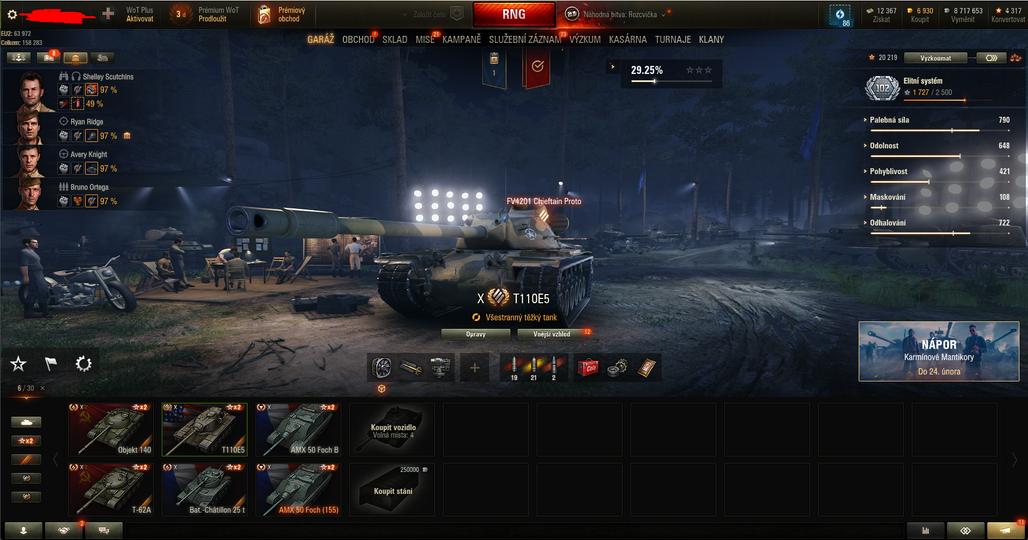Switch to the SKLAD depot tab
Image resolution: width=1028 pixels, height=540 pixels.
(395, 40)
